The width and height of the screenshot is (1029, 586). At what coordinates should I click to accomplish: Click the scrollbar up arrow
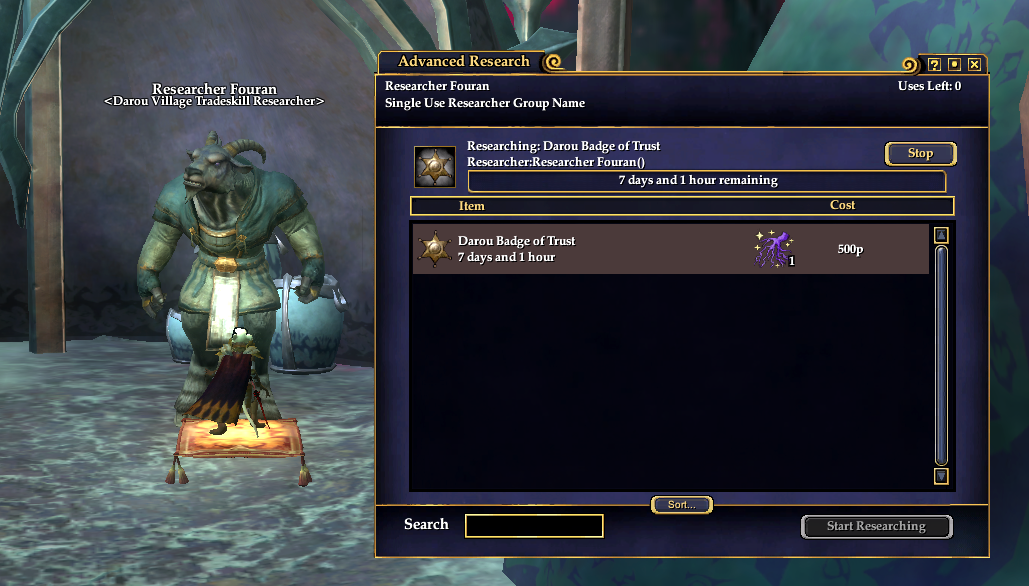pyautogui.click(x=940, y=236)
